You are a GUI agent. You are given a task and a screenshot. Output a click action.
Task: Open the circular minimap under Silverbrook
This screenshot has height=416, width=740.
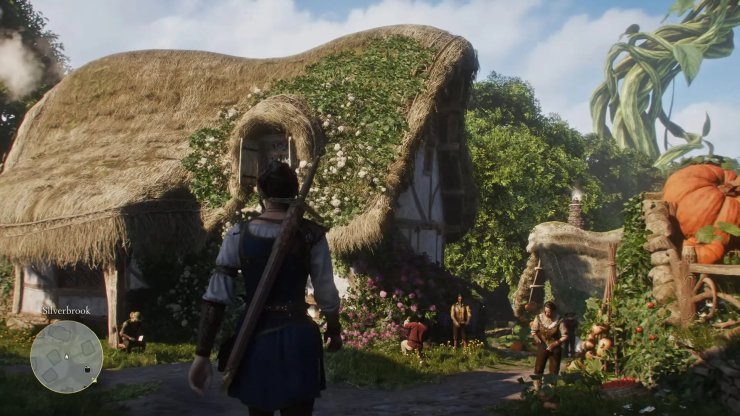click(x=66, y=356)
